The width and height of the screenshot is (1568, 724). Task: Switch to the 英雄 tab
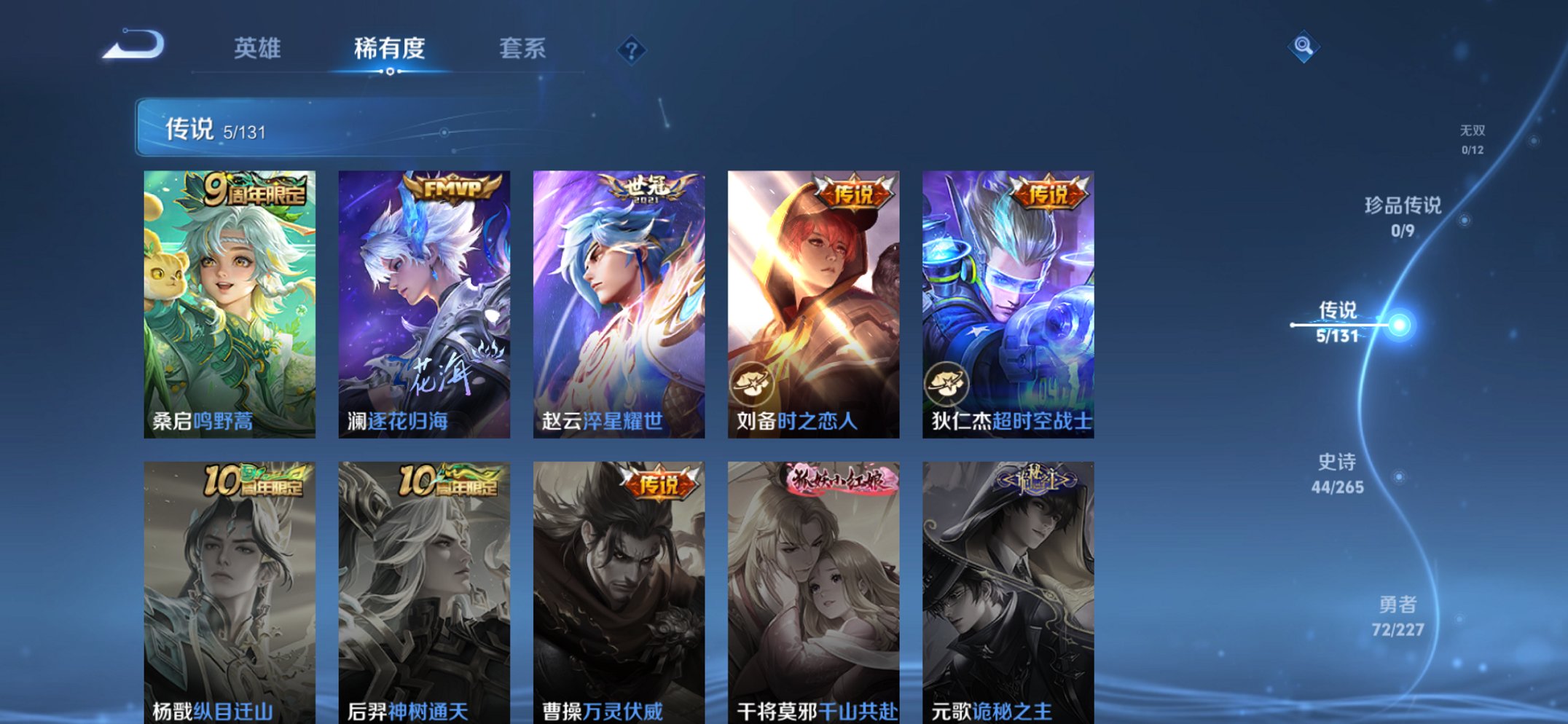[x=259, y=49]
